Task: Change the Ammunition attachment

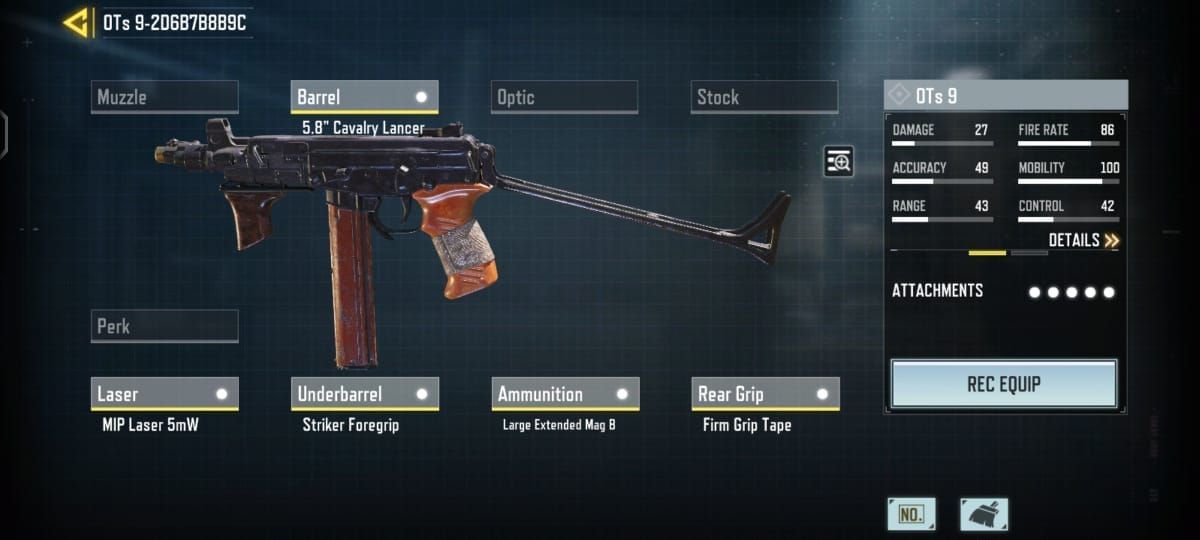Action: (x=565, y=394)
